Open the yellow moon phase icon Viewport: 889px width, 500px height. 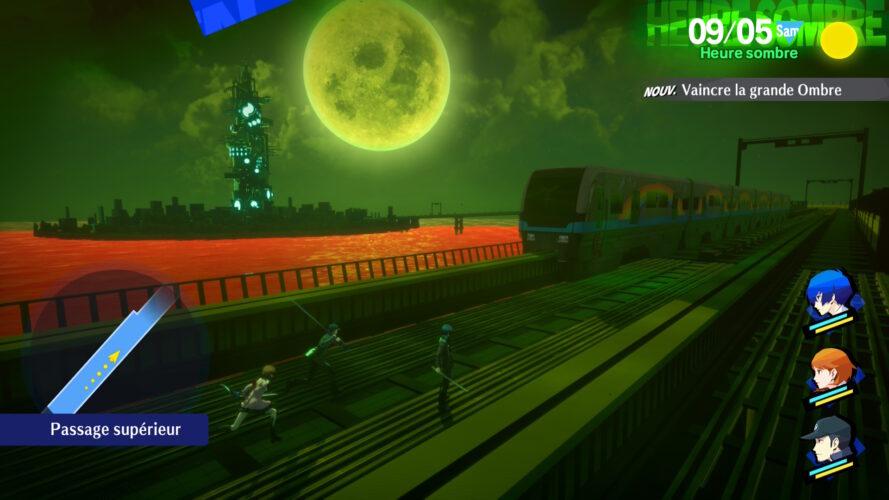(838, 40)
